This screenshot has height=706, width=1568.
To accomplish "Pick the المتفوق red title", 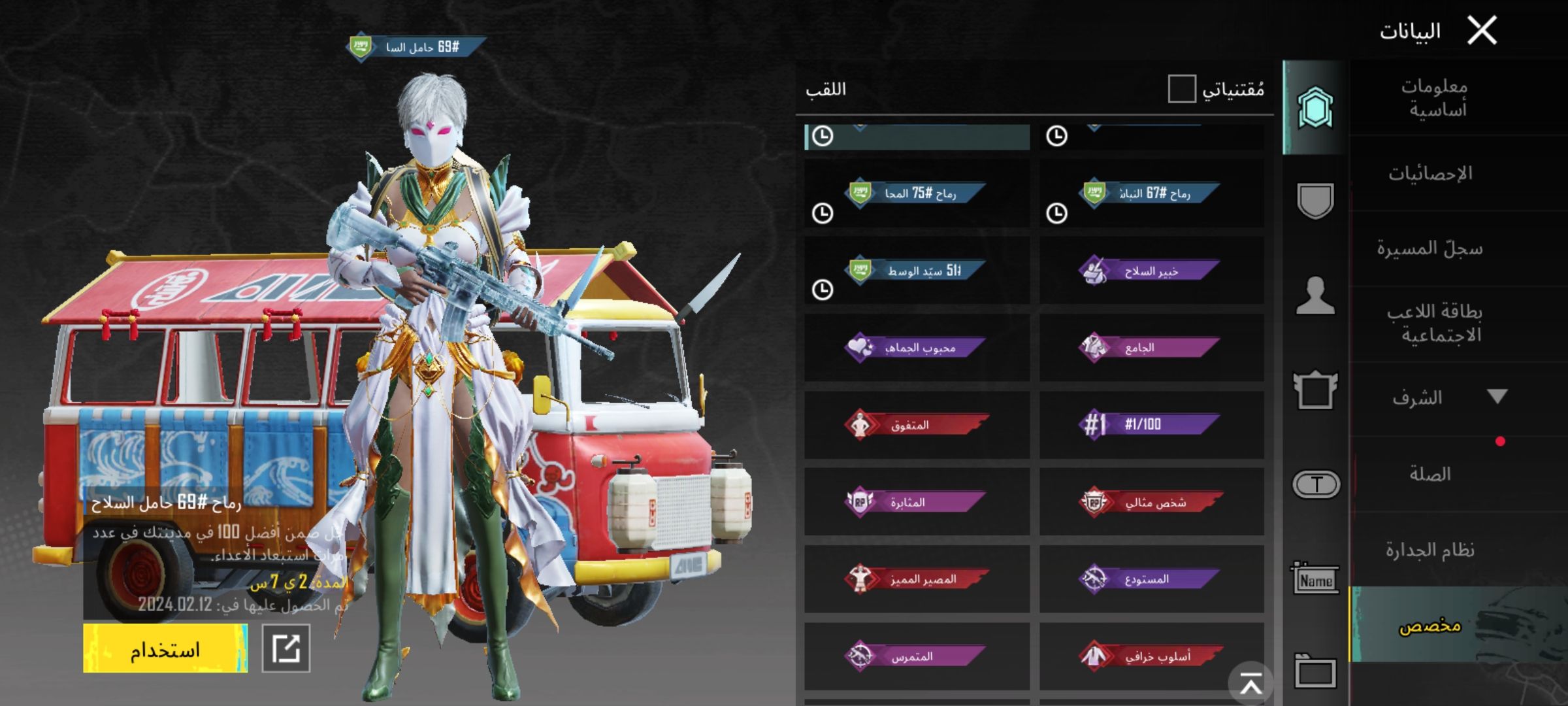I will pos(917,426).
